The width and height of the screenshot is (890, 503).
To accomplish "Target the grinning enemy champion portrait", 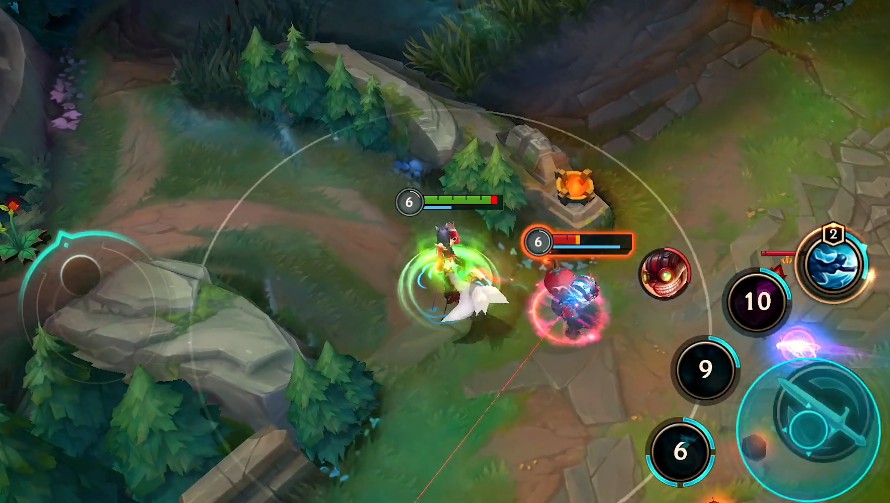I will (x=664, y=272).
